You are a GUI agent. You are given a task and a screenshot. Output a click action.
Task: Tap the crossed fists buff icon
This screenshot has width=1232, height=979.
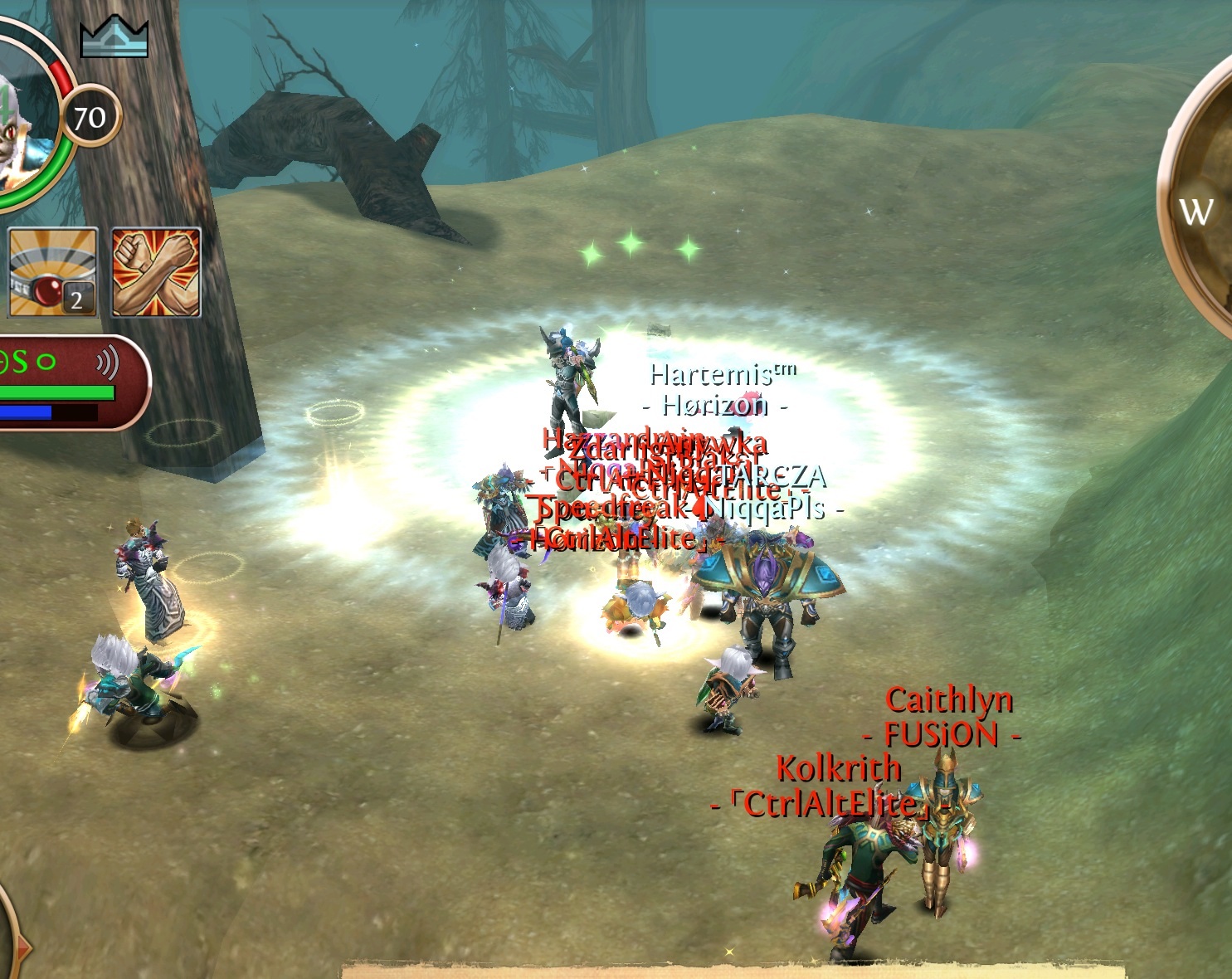pos(156,273)
